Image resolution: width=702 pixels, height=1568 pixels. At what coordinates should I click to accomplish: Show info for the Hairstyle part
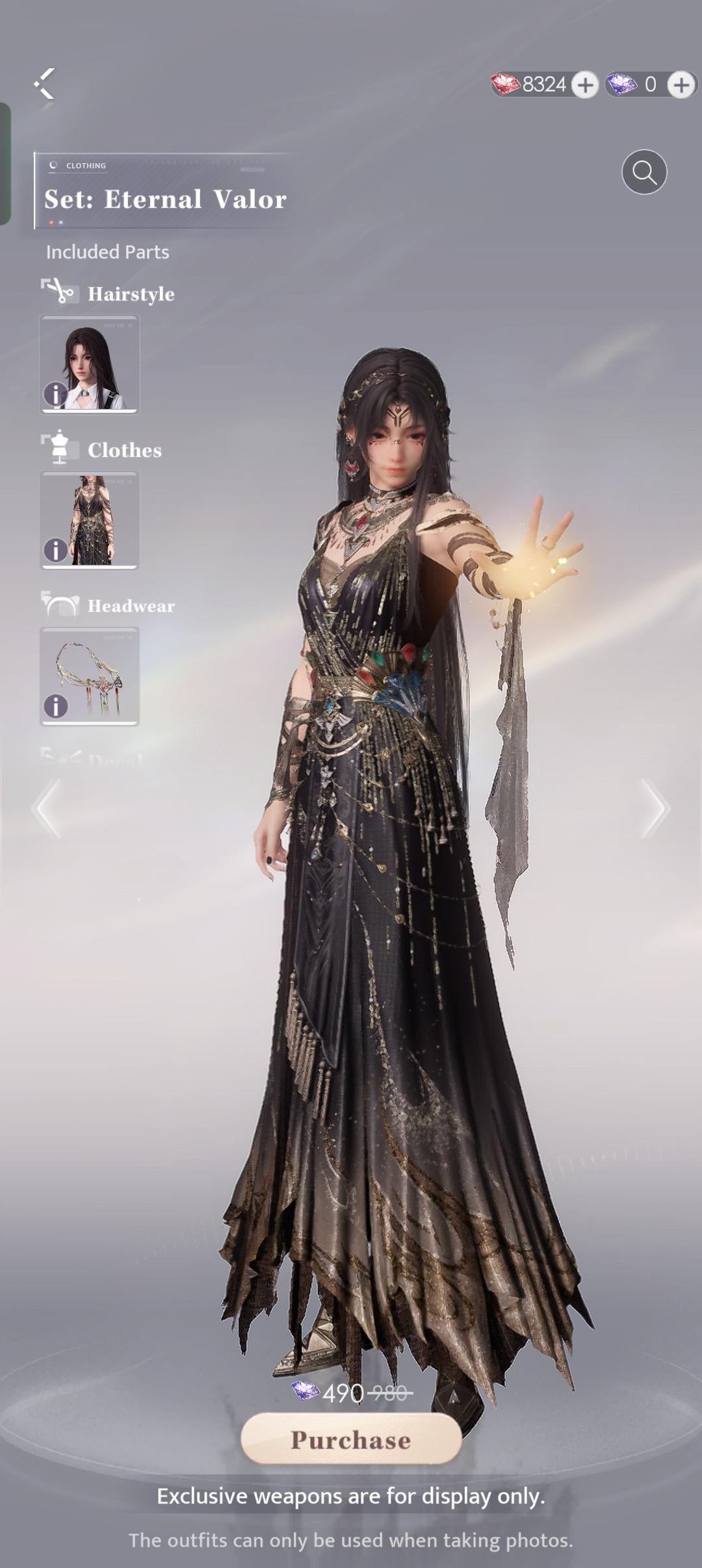tap(55, 394)
